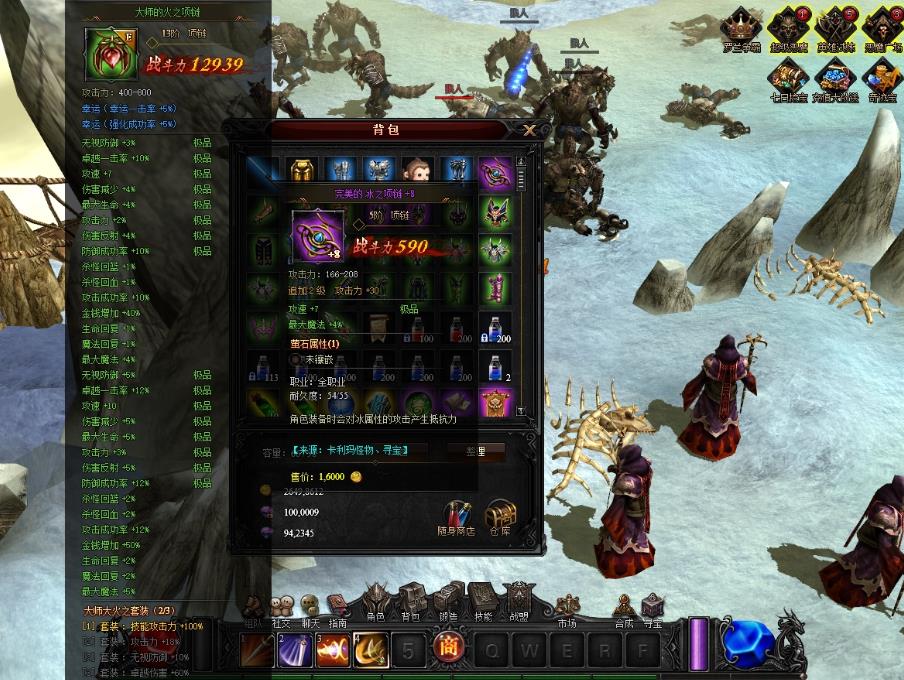Activate the golden claw skill in slot 4

(370, 650)
